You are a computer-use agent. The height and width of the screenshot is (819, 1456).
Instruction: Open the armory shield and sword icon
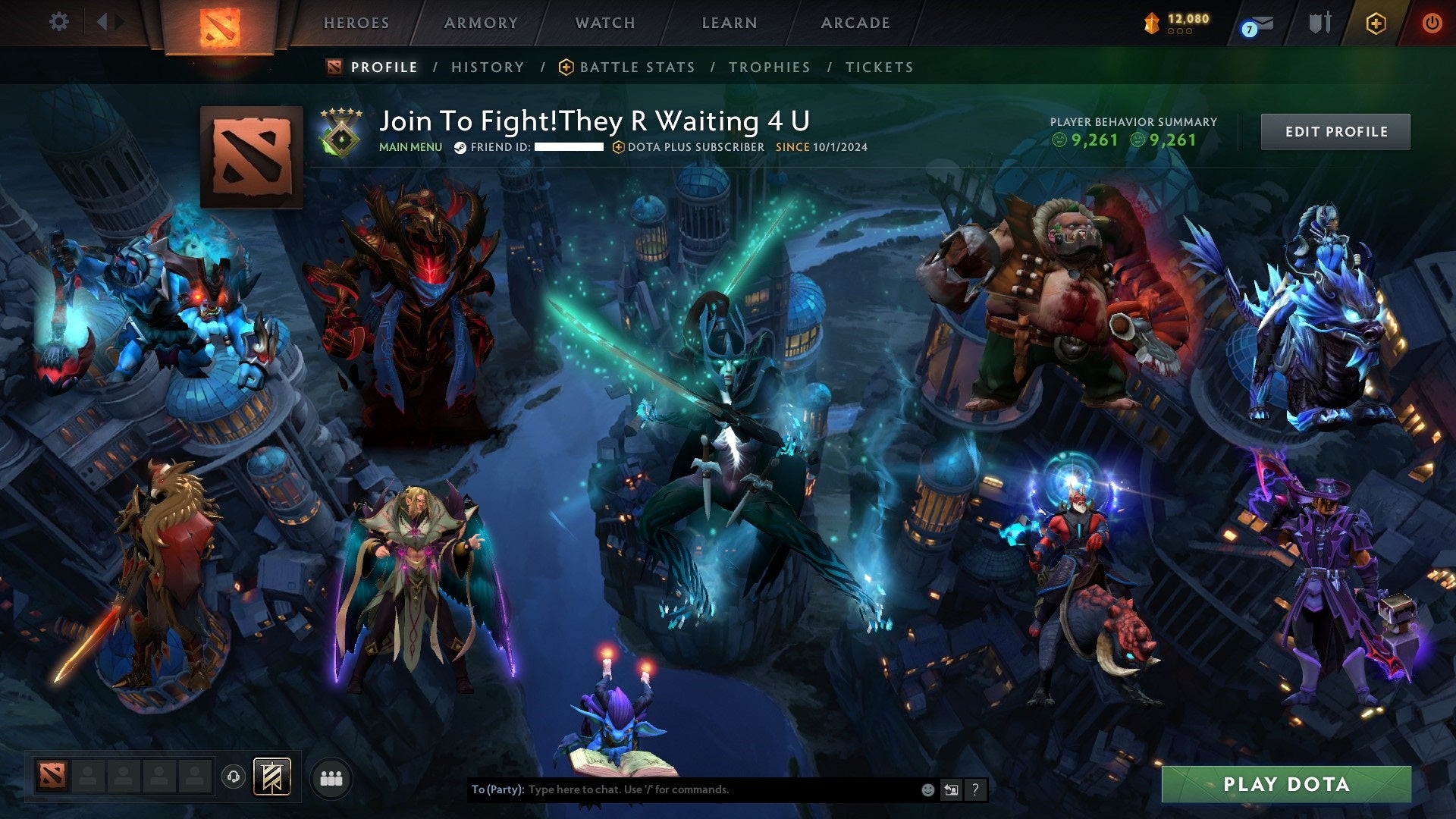point(1319,23)
